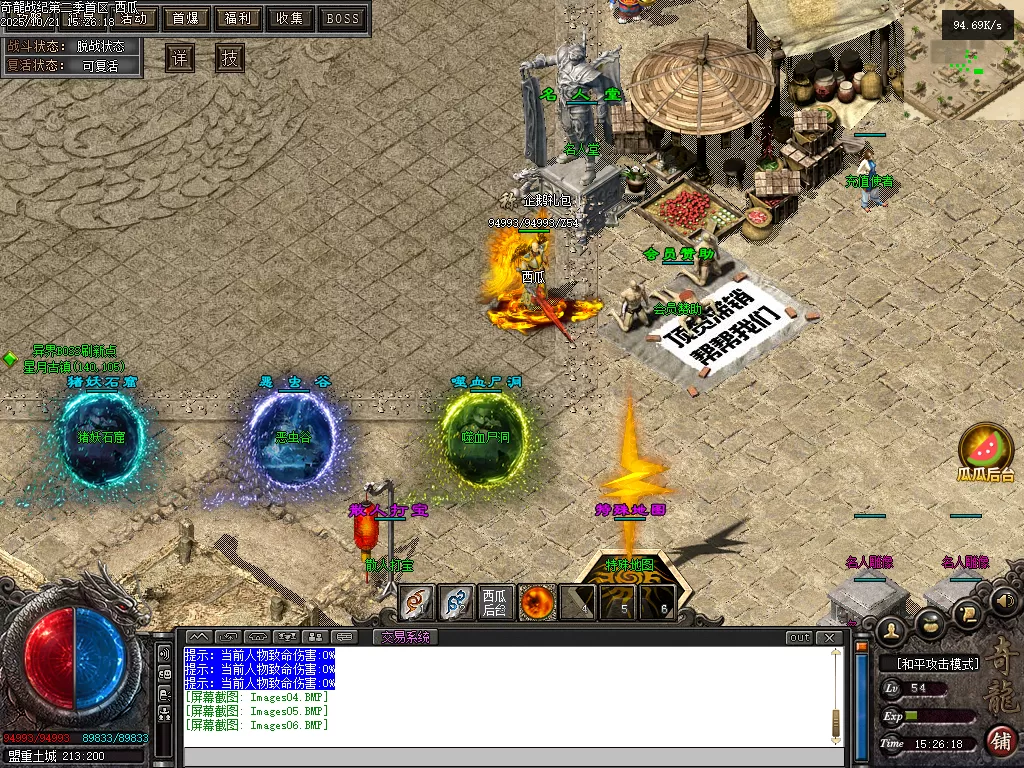Close the chat panel with X
Viewport: 1024px width, 768px height.
829,637
